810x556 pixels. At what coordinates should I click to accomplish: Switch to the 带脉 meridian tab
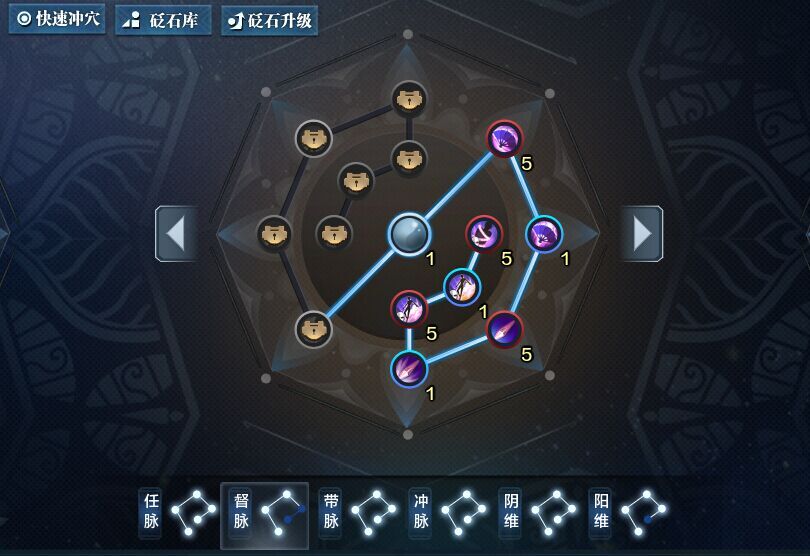coord(357,514)
